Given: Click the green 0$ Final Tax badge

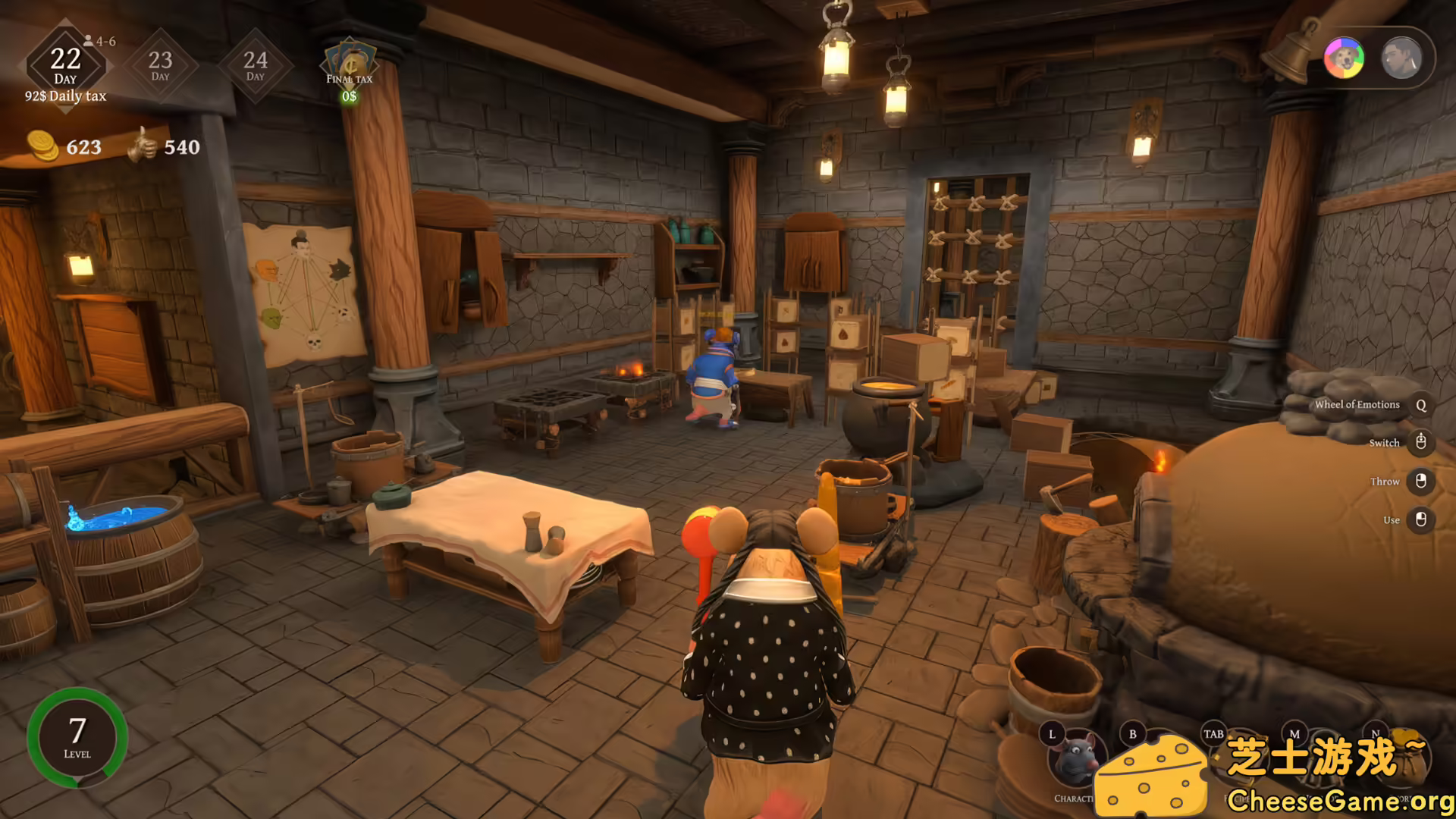Looking at the screenshot, I should tap(350, 97).
